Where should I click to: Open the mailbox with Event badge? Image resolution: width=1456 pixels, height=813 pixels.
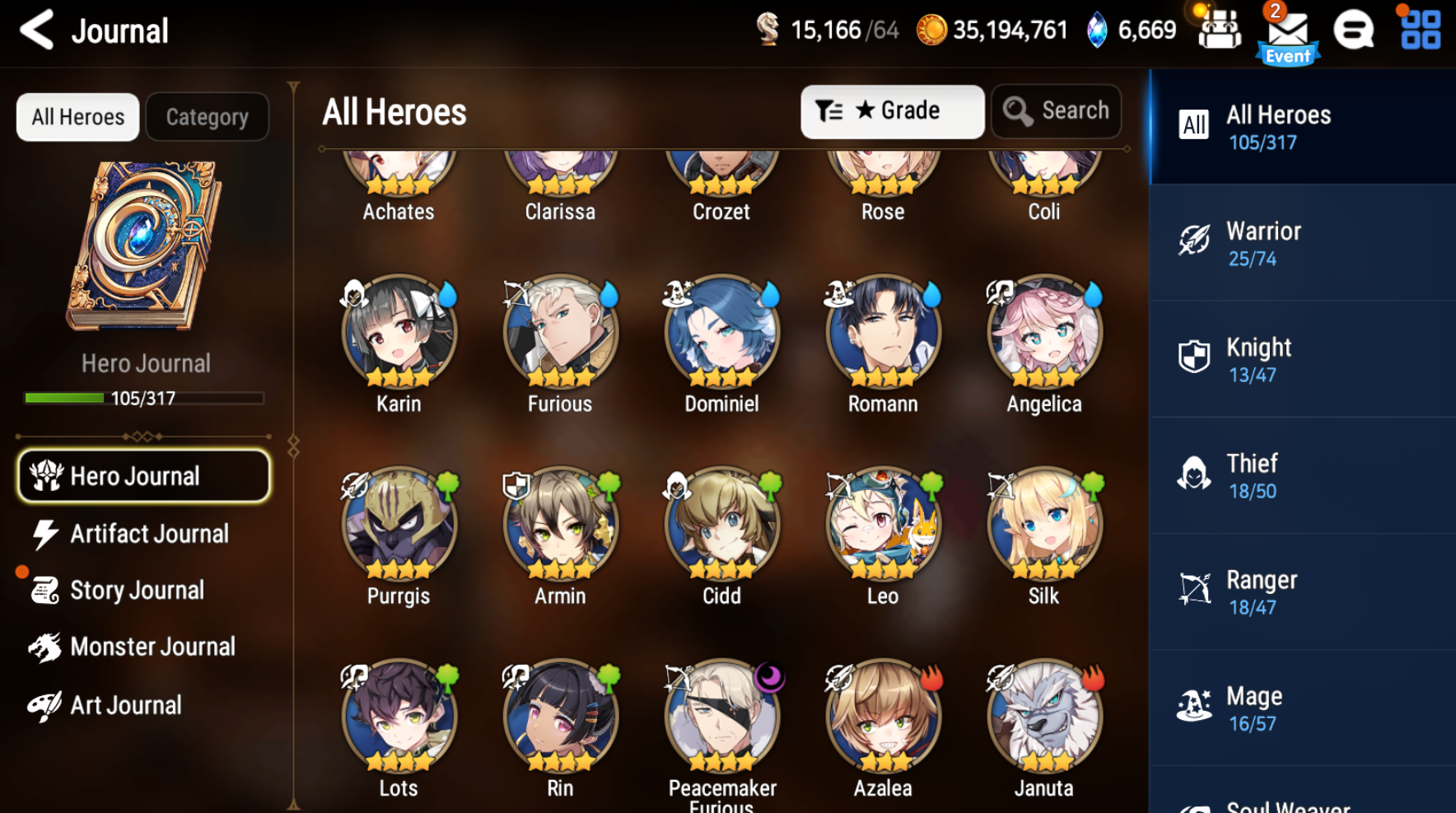[1288, 31]
